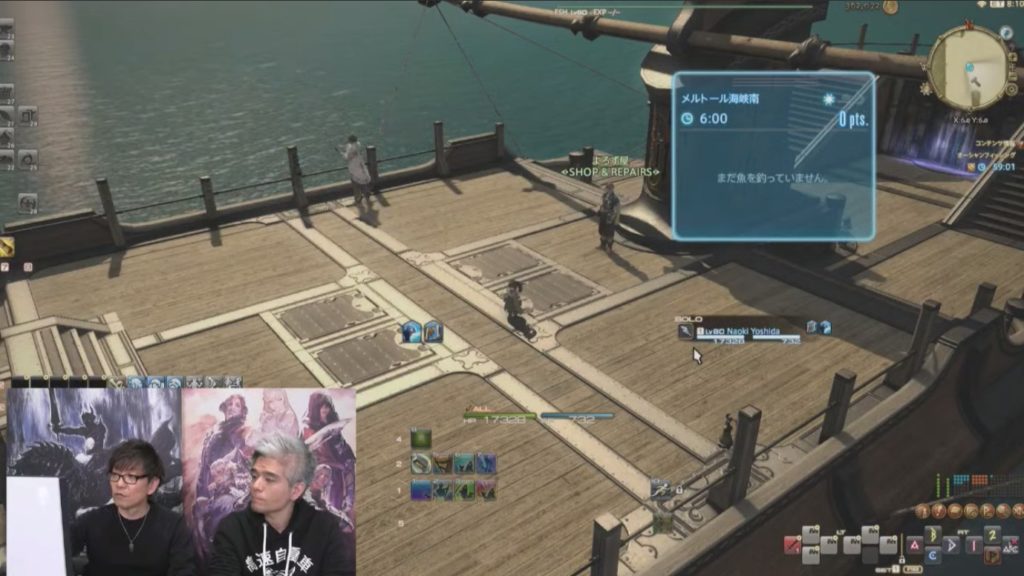Toggle the sprint running-figure icon
The width and height of the screenshot is (1024, 576).
click(x=661, y=489)
